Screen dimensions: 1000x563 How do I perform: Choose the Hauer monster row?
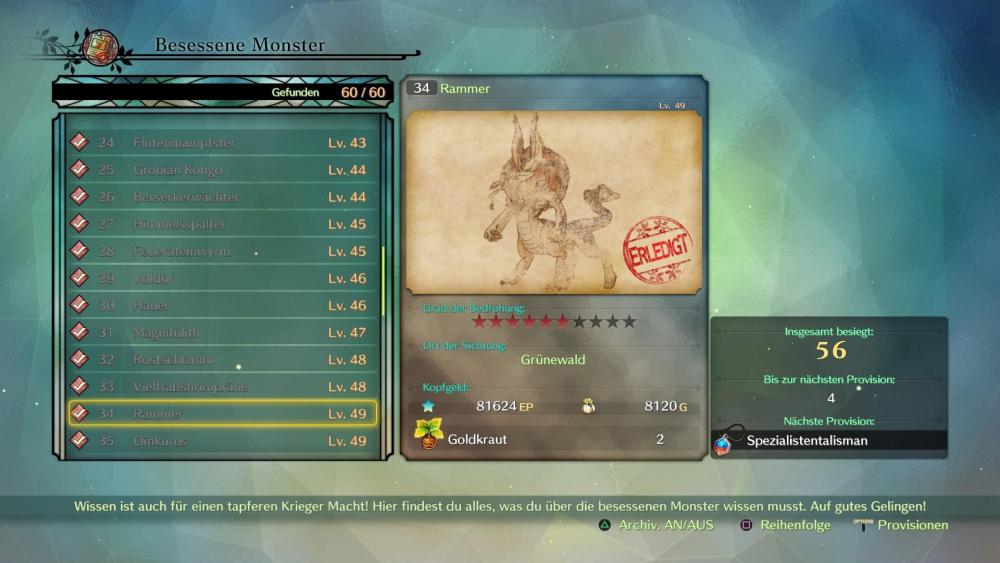tap(222, 305)
